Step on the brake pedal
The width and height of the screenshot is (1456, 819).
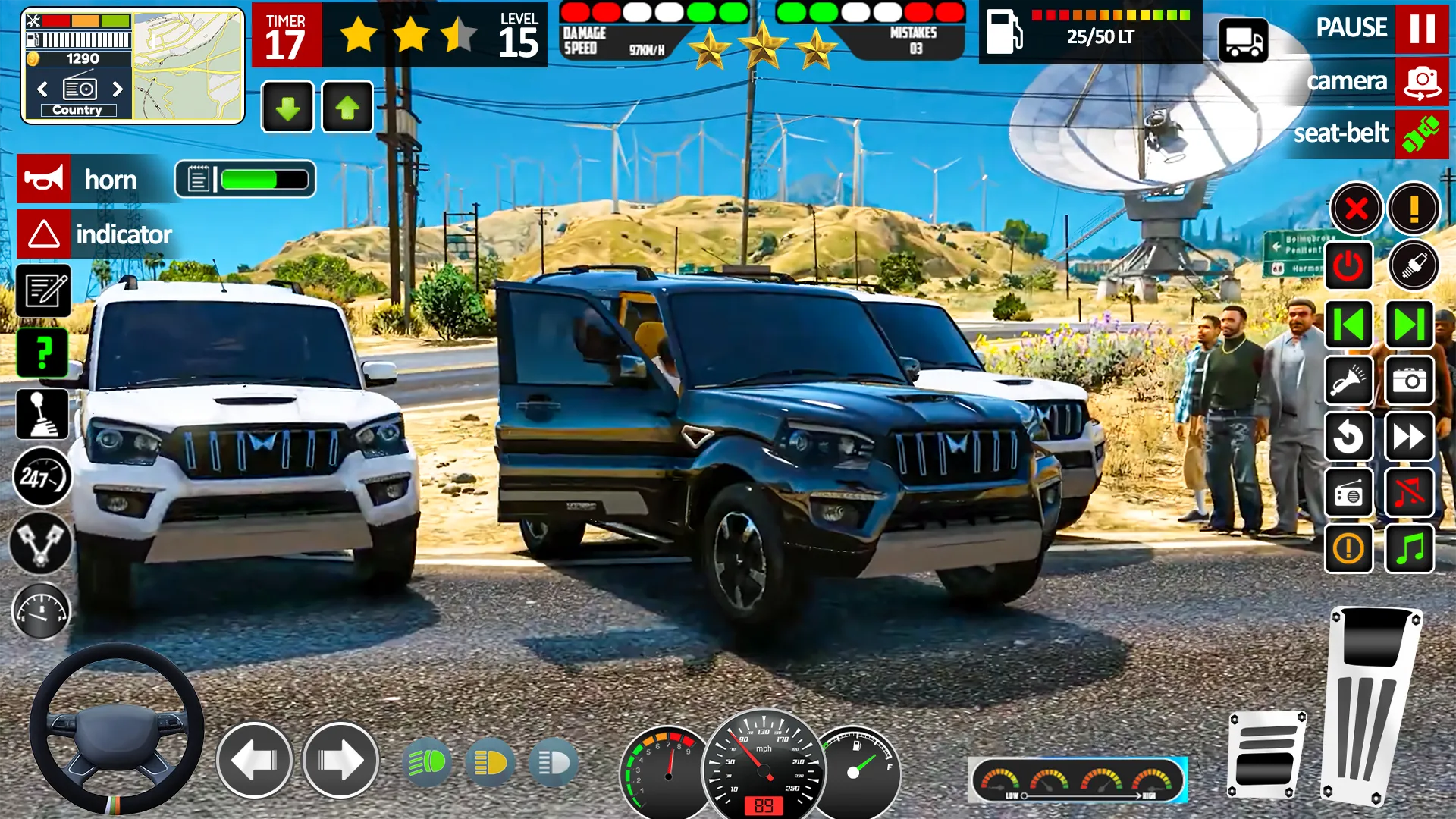[x=1266, y=755]
